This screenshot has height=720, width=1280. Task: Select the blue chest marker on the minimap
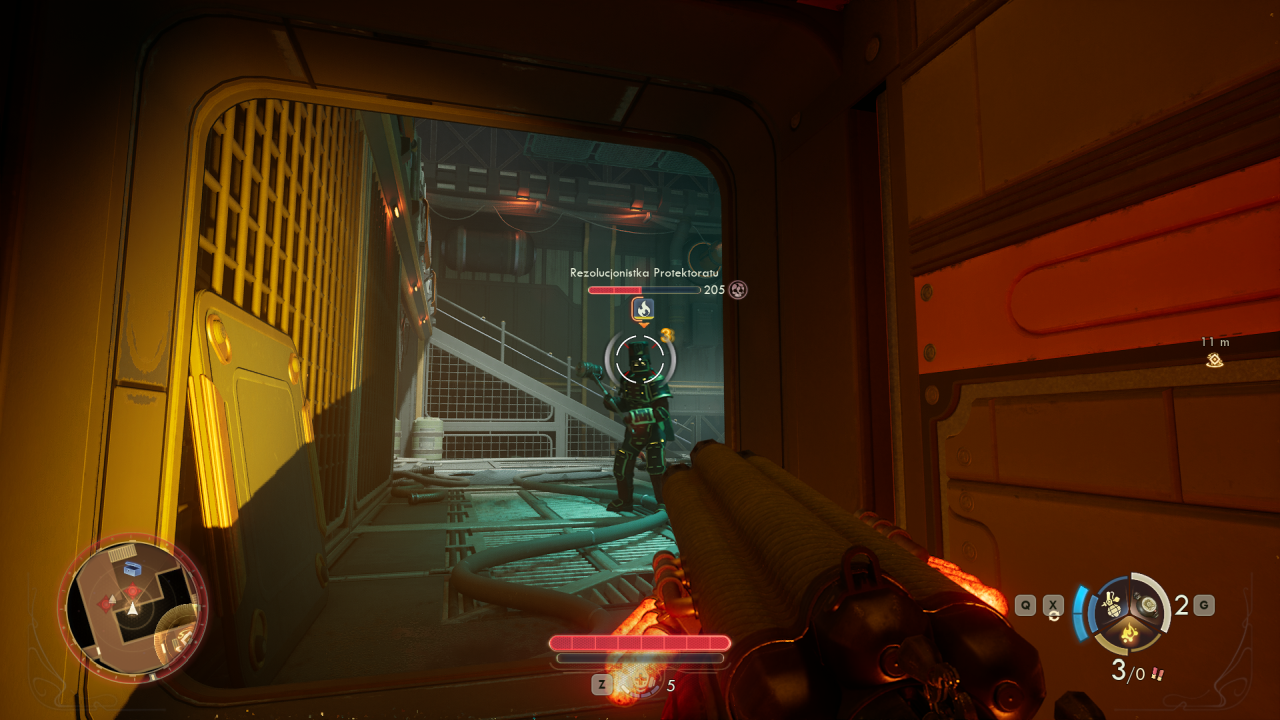coord(132,569)
